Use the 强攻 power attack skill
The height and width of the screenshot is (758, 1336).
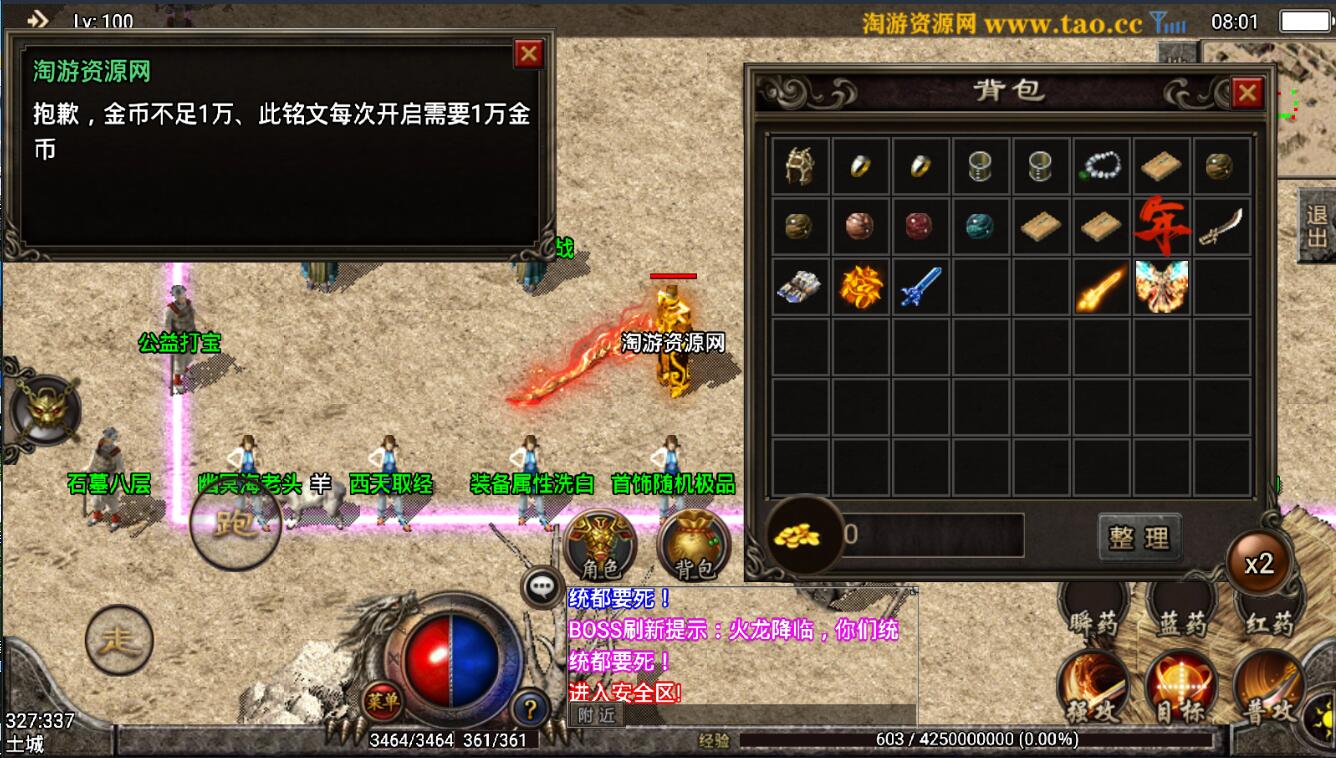tap(1093, 688)
